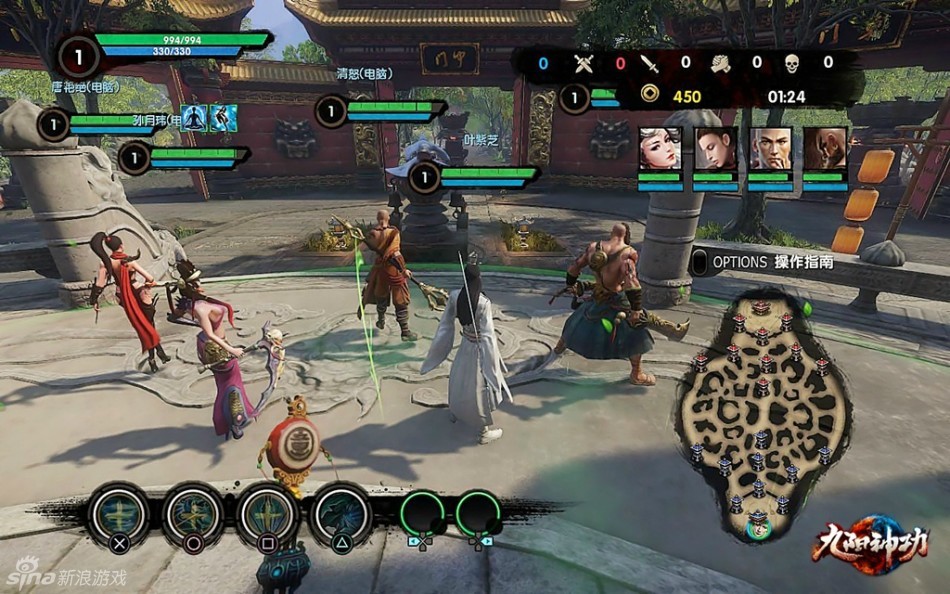Open the side-profile bald monk's portrait
The height and width of the screenshot is (594, 950).
825,148
